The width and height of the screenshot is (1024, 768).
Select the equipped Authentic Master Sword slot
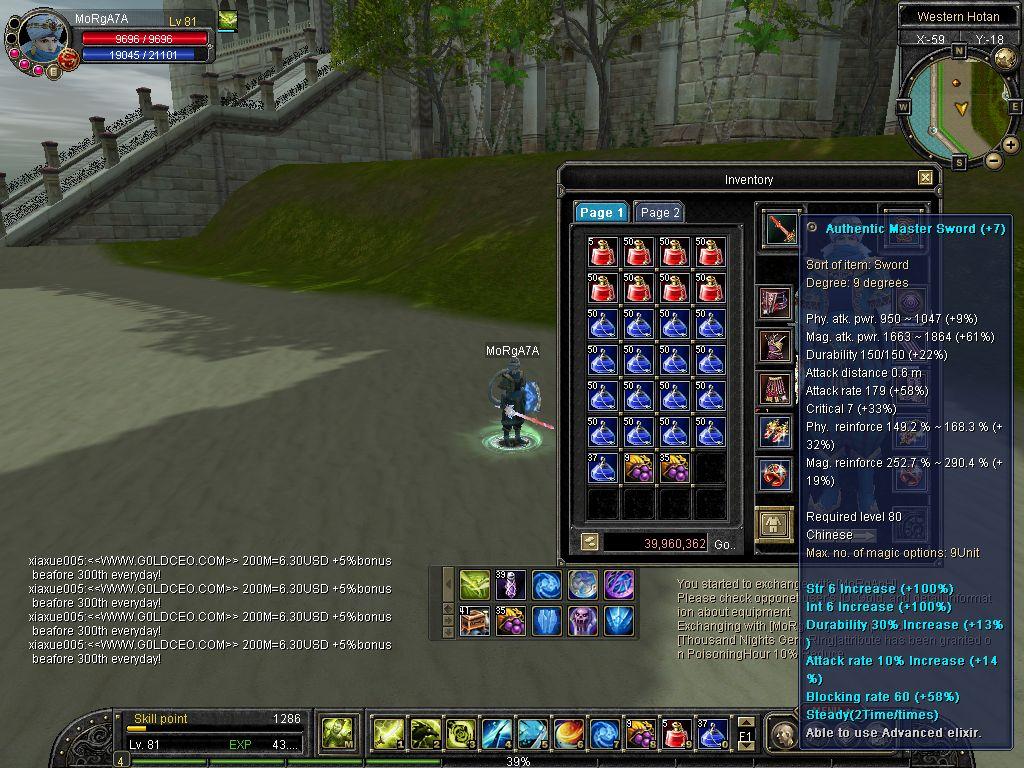781,229
